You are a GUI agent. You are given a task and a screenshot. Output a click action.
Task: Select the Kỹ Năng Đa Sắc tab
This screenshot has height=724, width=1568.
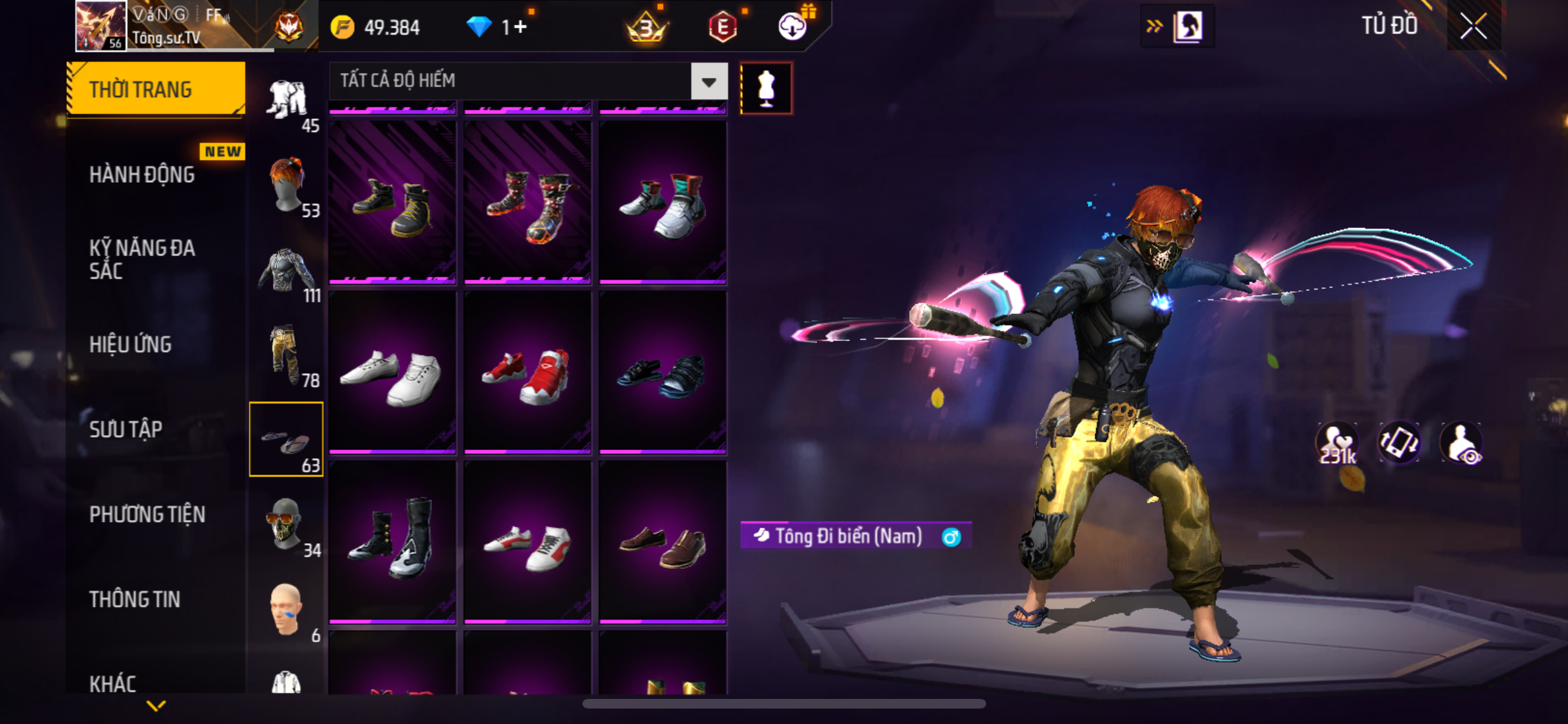(x=142, y=259)
